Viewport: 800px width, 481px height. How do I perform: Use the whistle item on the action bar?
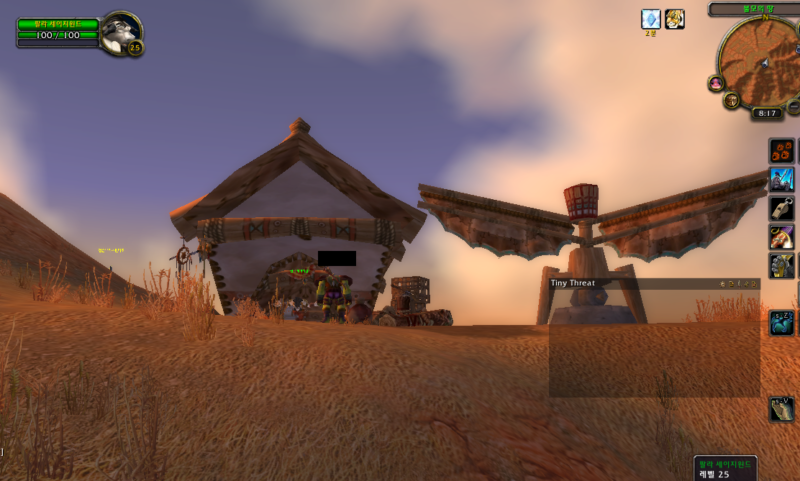[782, 209]
